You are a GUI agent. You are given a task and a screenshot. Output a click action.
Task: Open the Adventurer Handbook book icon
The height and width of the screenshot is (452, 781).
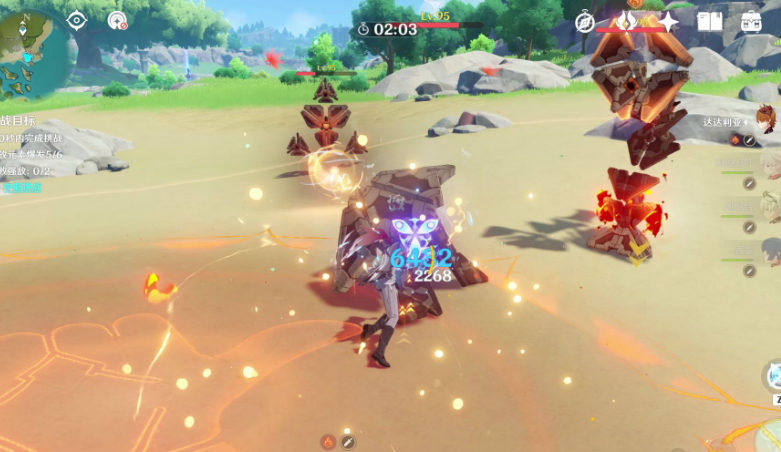click(710, 21)
